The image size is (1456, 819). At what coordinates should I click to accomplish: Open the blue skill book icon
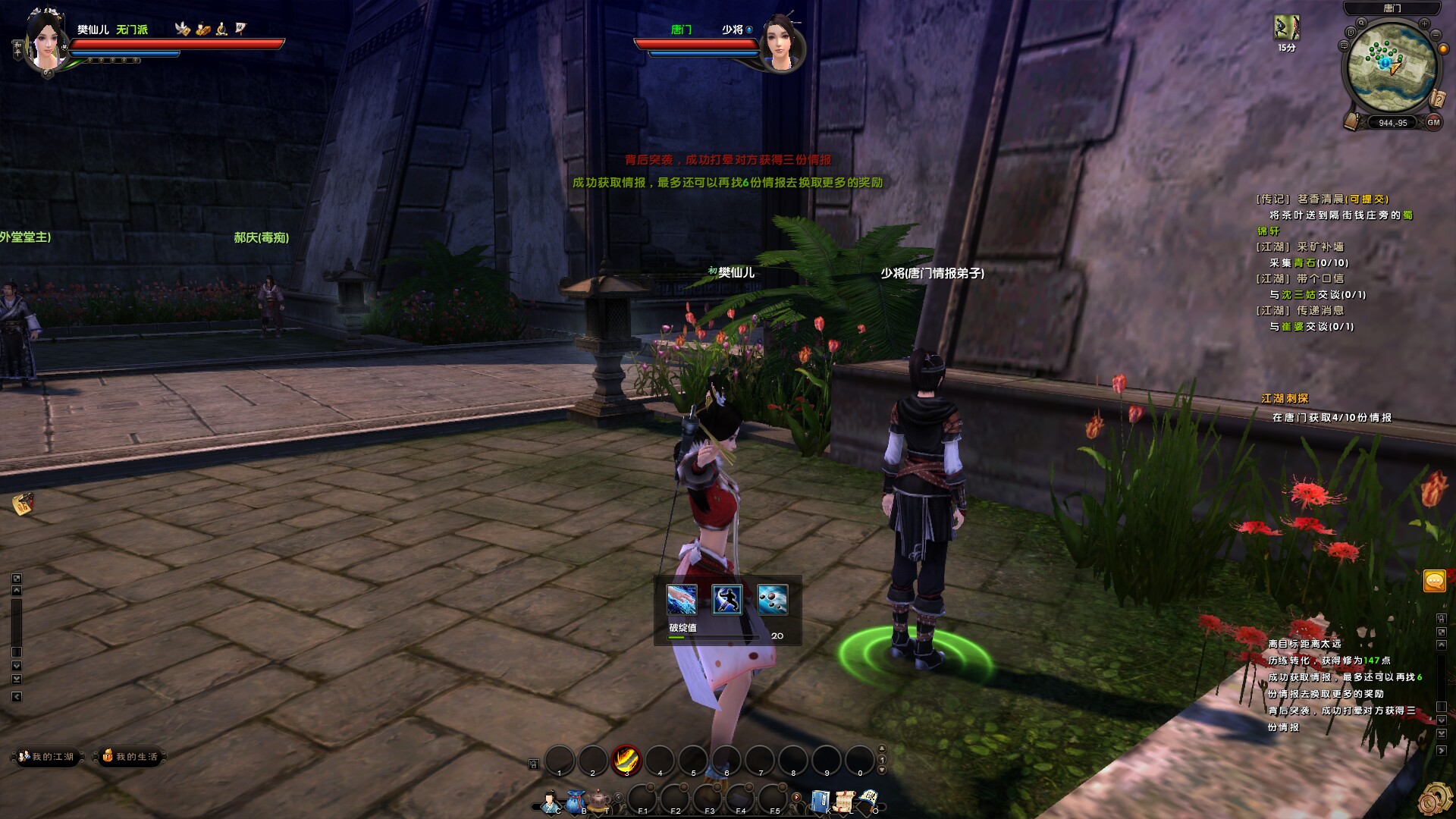pos(819,801)
